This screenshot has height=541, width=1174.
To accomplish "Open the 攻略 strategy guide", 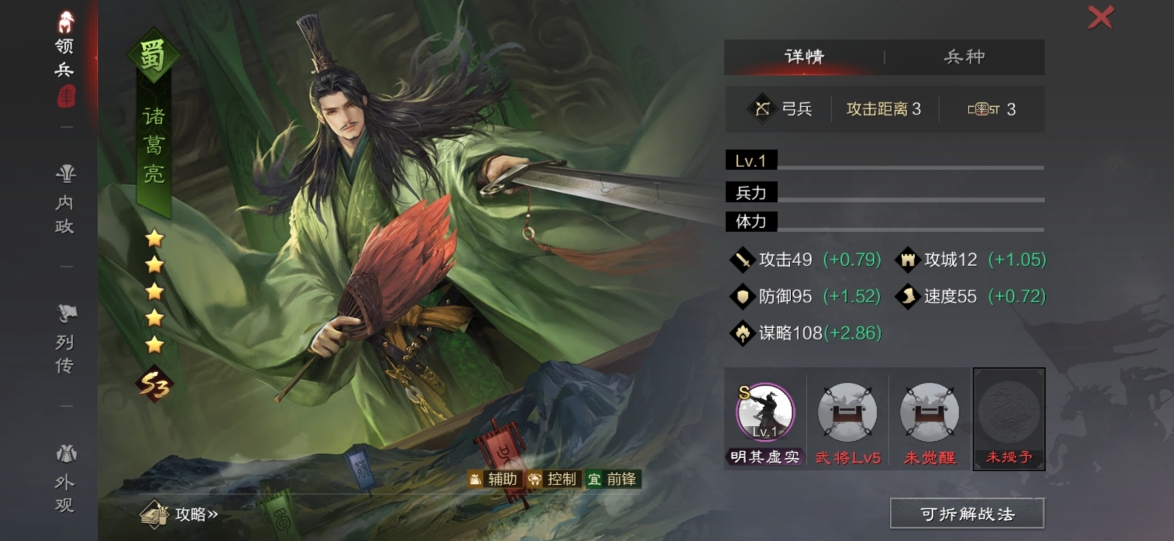I will click(x=182, y=514).
